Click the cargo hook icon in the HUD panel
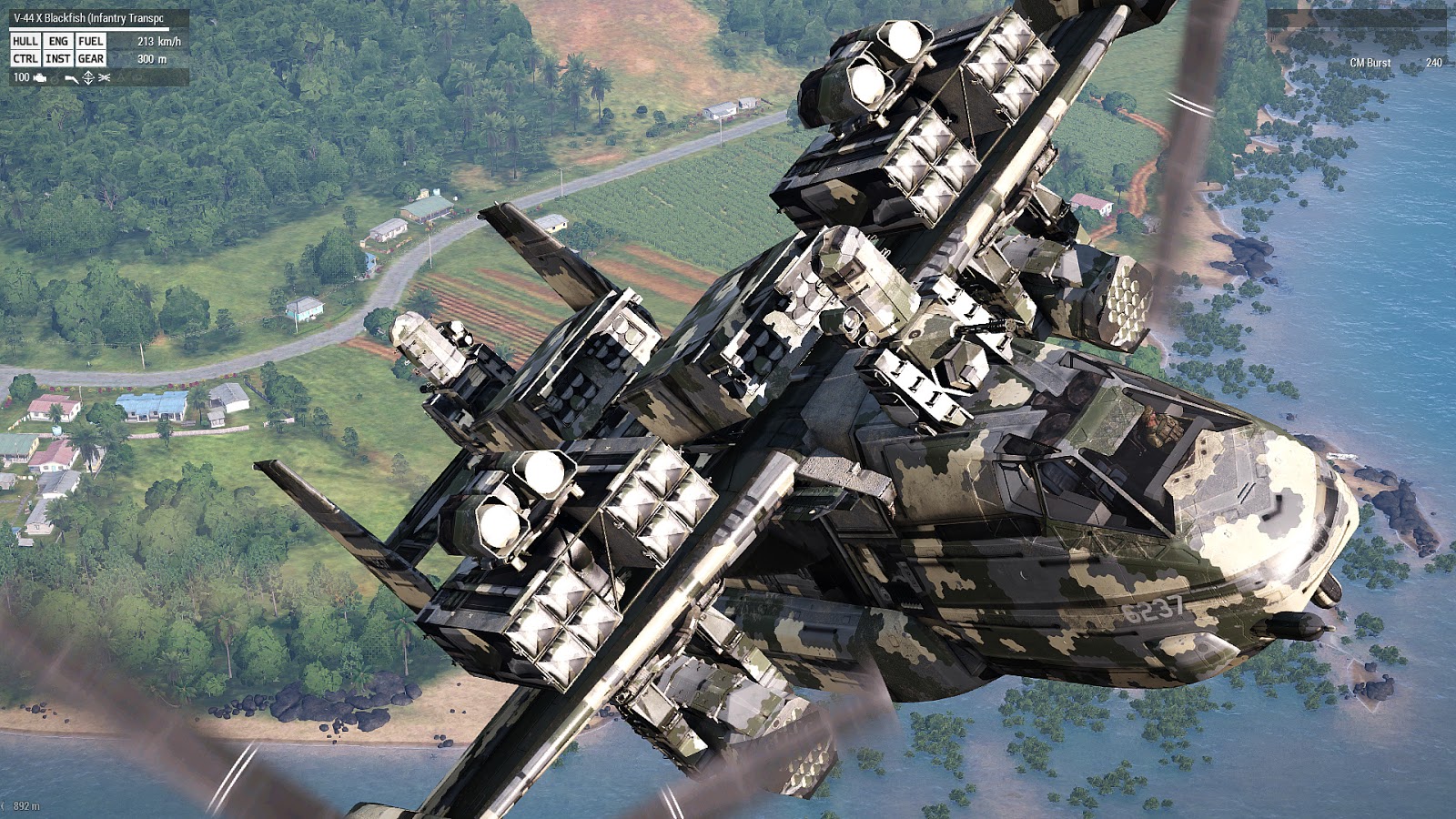Image resolution: width=1456 pixels, height=819 pixels. (x=71, y=78)
